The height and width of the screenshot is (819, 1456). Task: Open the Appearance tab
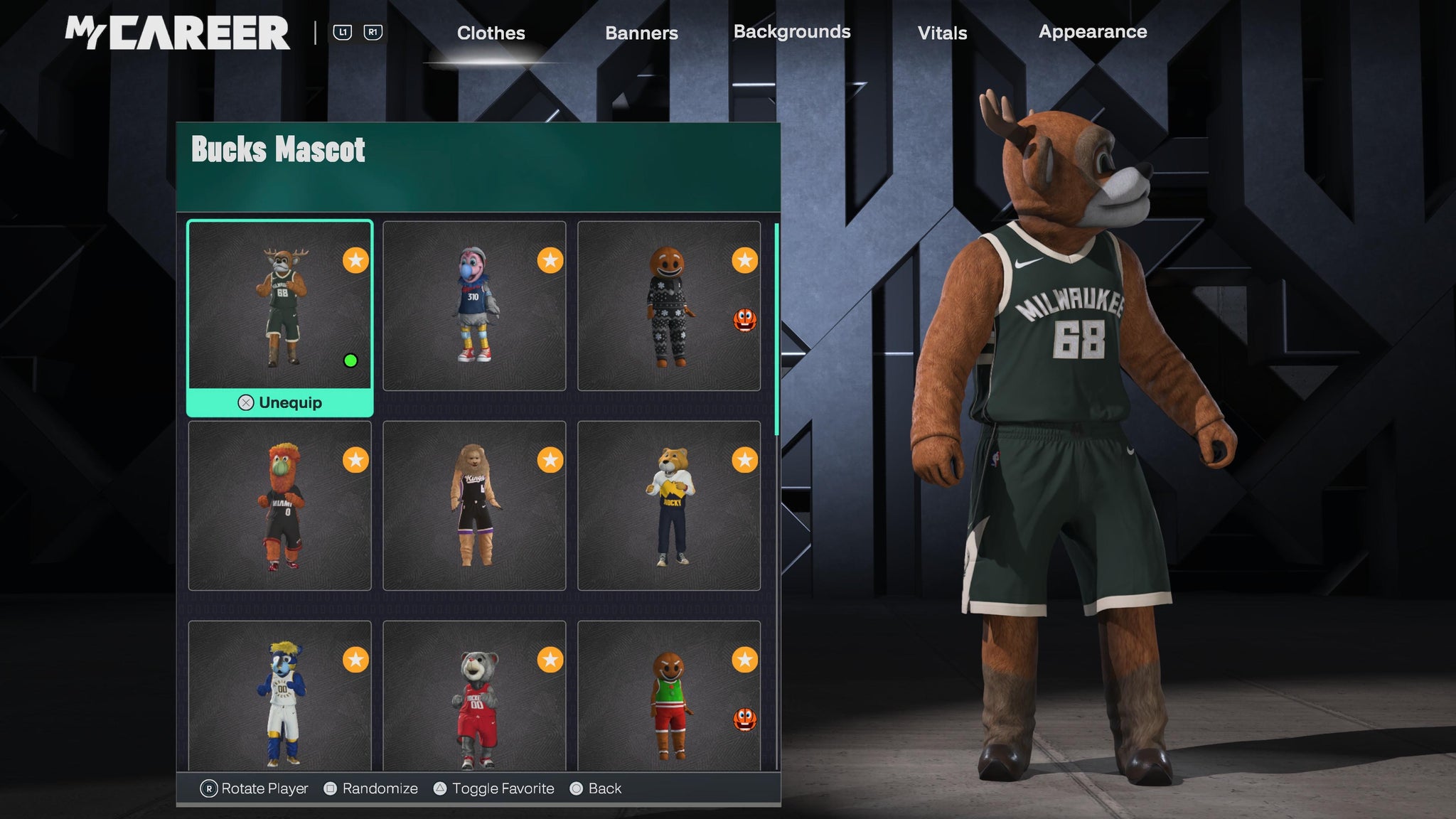[1093, 32]
